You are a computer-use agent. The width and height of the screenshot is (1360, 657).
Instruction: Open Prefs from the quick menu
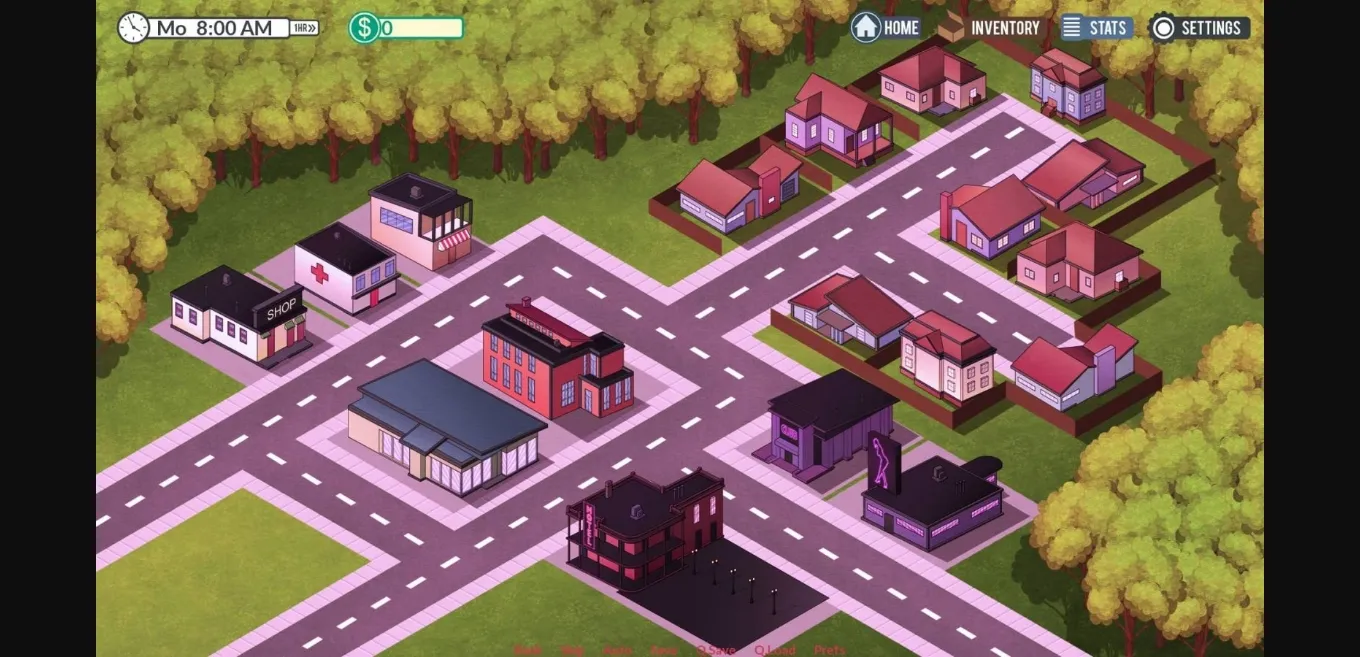point(829,650)
